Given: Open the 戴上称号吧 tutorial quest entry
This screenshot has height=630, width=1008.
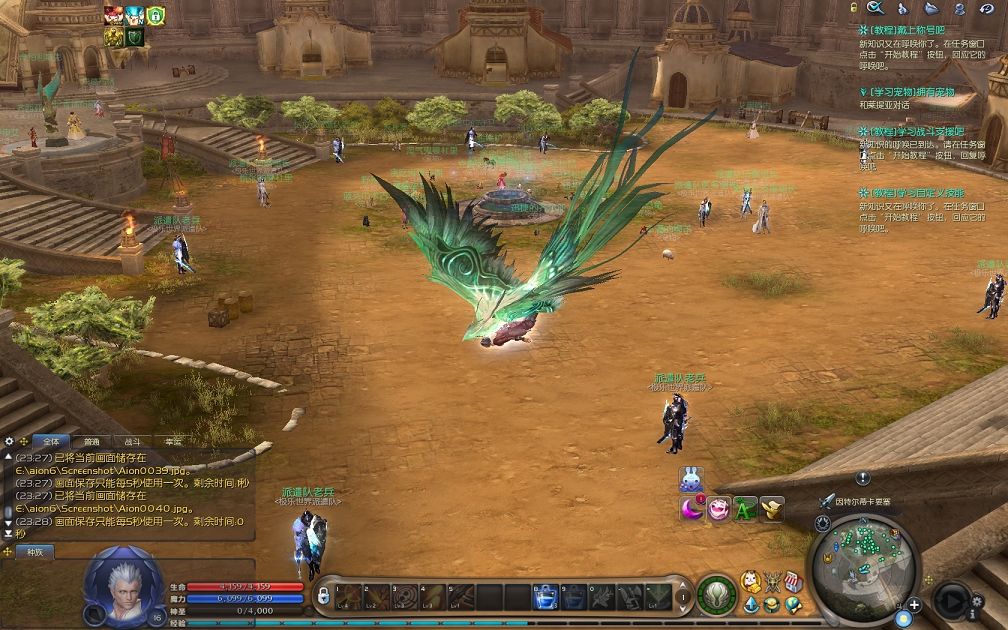Looking at the screenshot, I should pyautogui.click(x=904, y=32).
